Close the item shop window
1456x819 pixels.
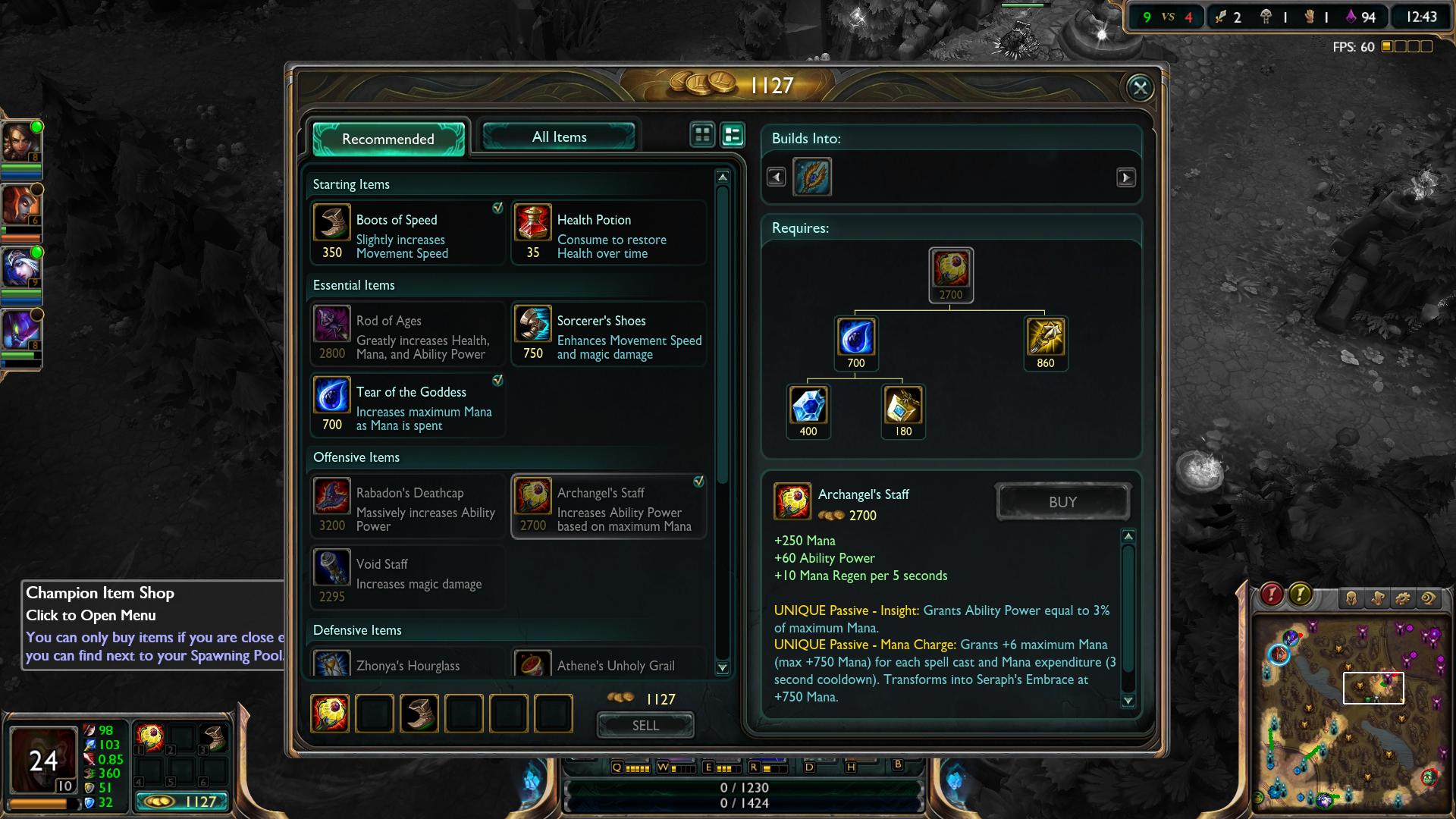tap(1140, 88)
